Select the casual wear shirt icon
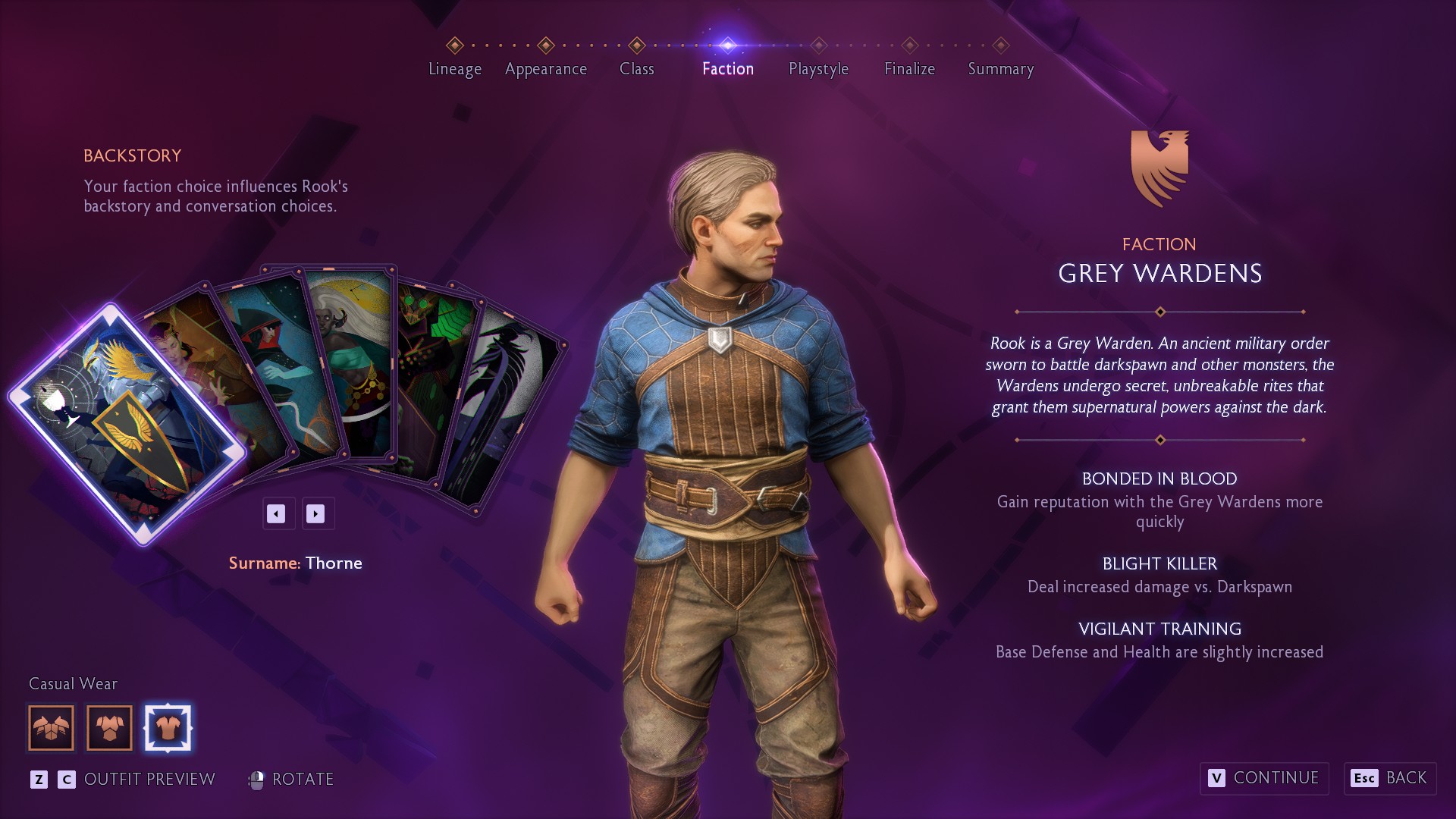Viewport: 1456px width, 819px height. 168,728
